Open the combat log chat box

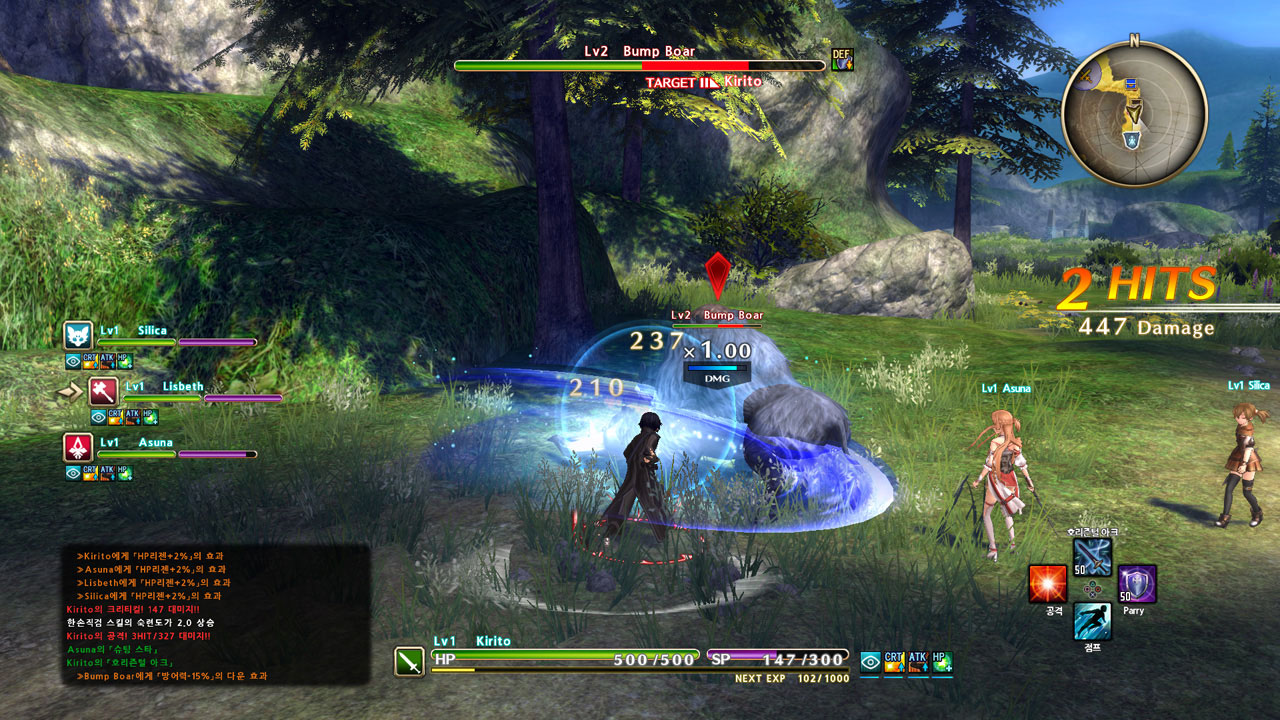(x=215, y=614)
